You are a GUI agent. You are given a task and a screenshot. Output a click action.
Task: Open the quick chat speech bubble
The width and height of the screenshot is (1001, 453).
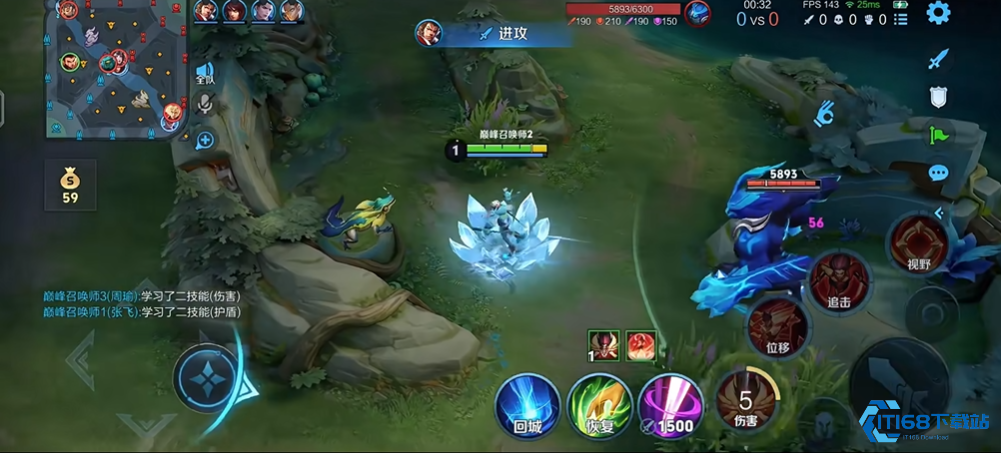pos(938,172)
